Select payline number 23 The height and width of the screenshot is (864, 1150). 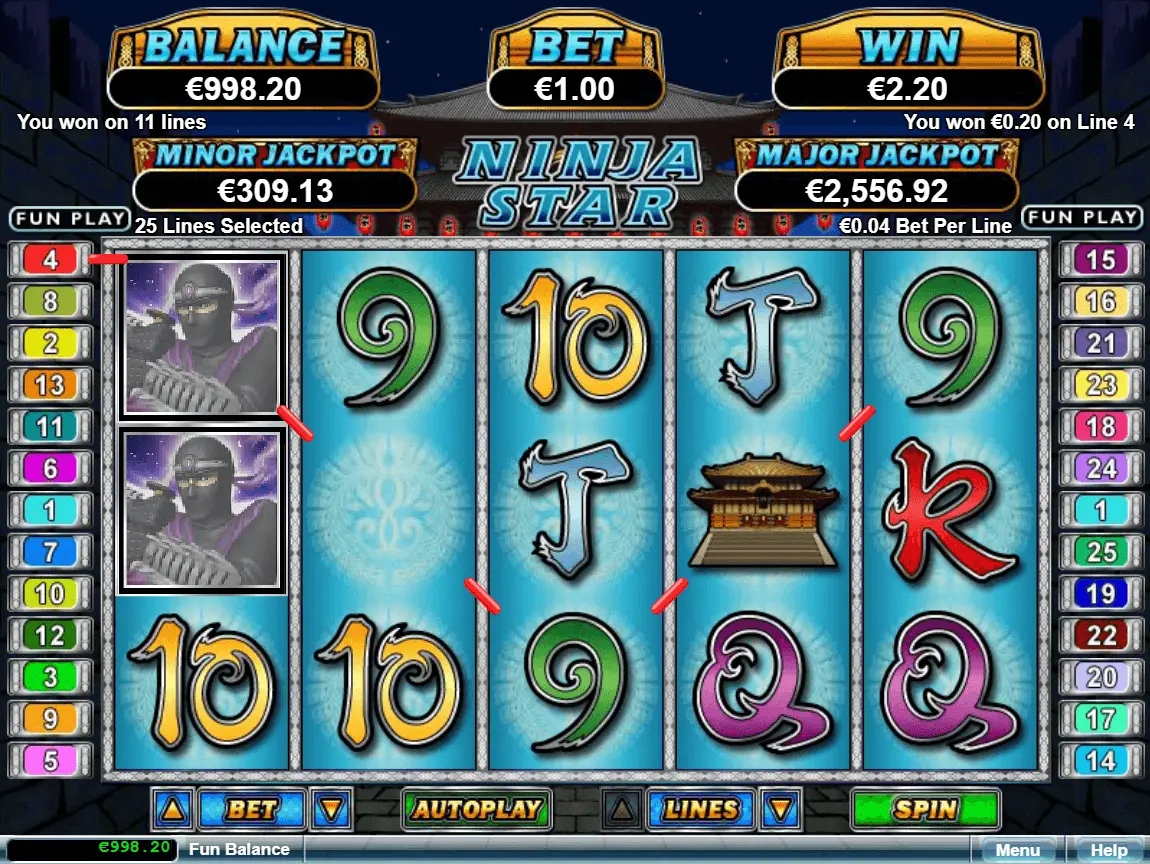pyautogui.click(x=1100, y=385)
